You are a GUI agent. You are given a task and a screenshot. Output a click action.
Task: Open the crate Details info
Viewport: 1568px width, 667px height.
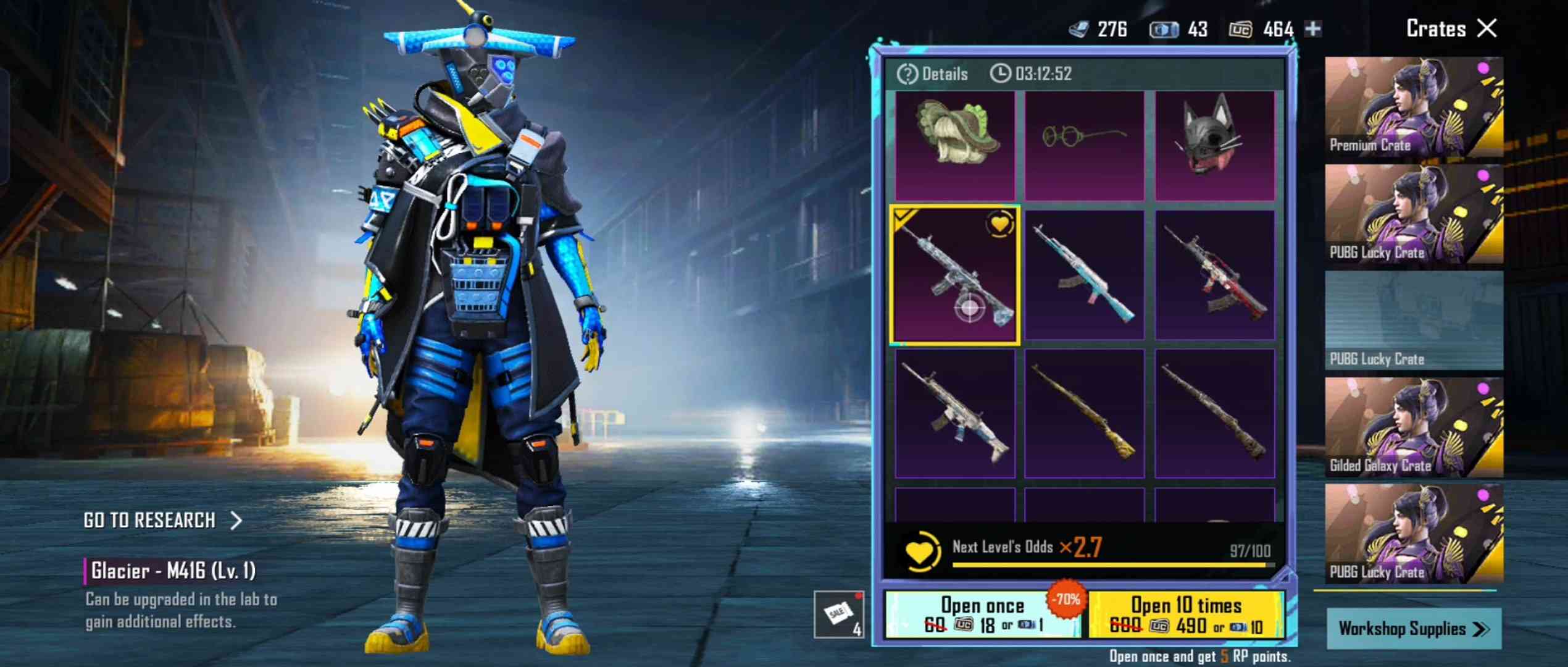click(933, 74)
